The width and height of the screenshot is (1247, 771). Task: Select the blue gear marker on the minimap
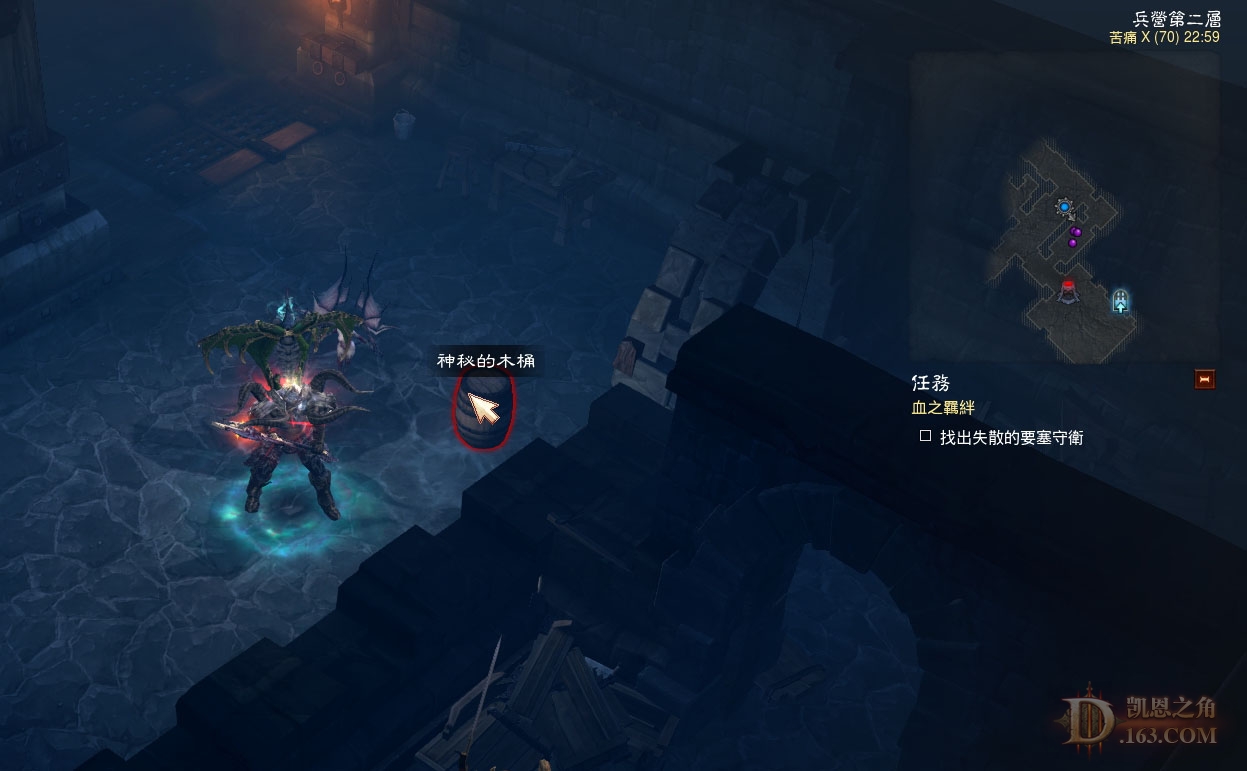tap(1065, 207)
